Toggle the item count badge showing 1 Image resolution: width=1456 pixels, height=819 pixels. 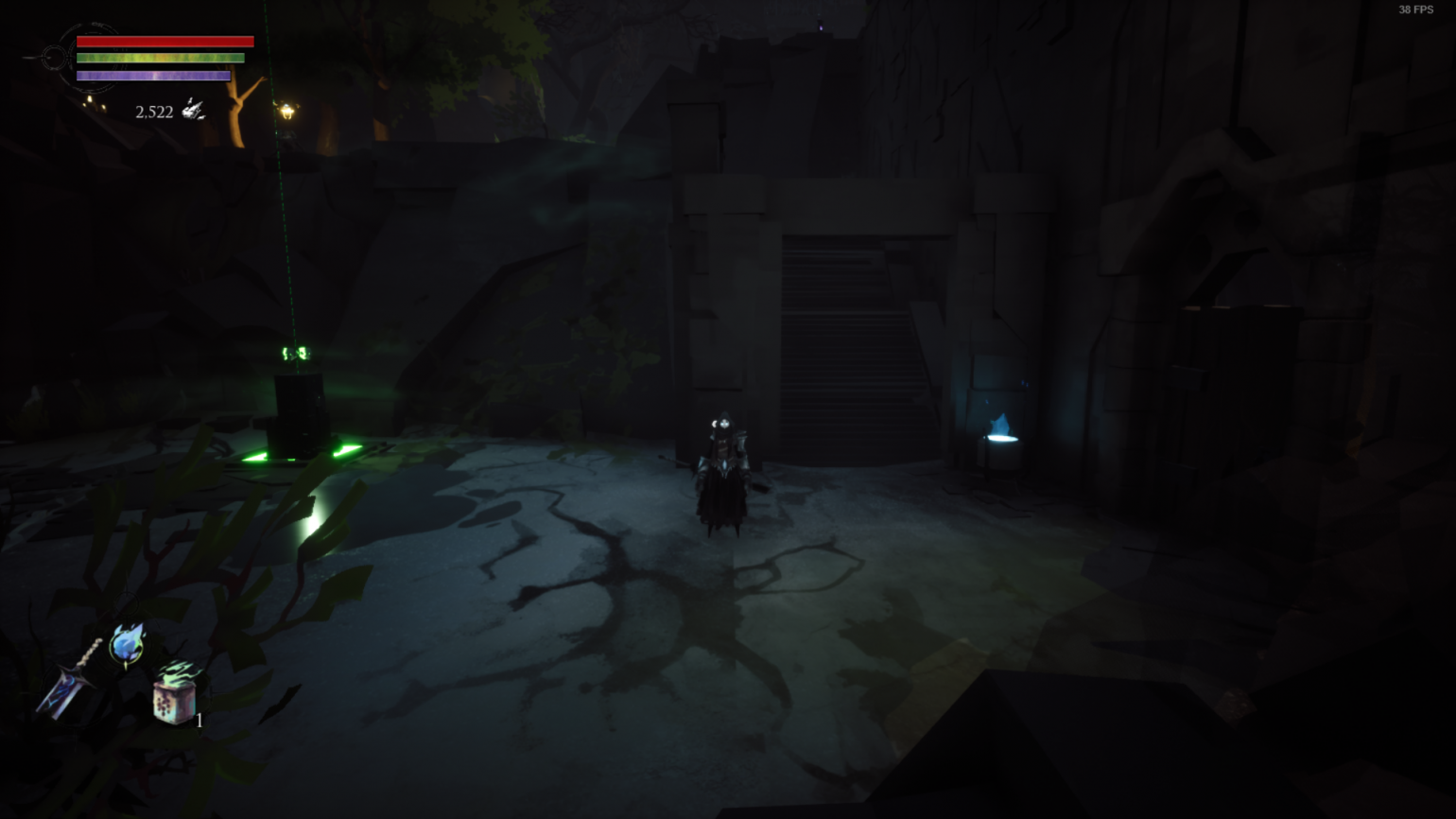[x=199, y=721]
